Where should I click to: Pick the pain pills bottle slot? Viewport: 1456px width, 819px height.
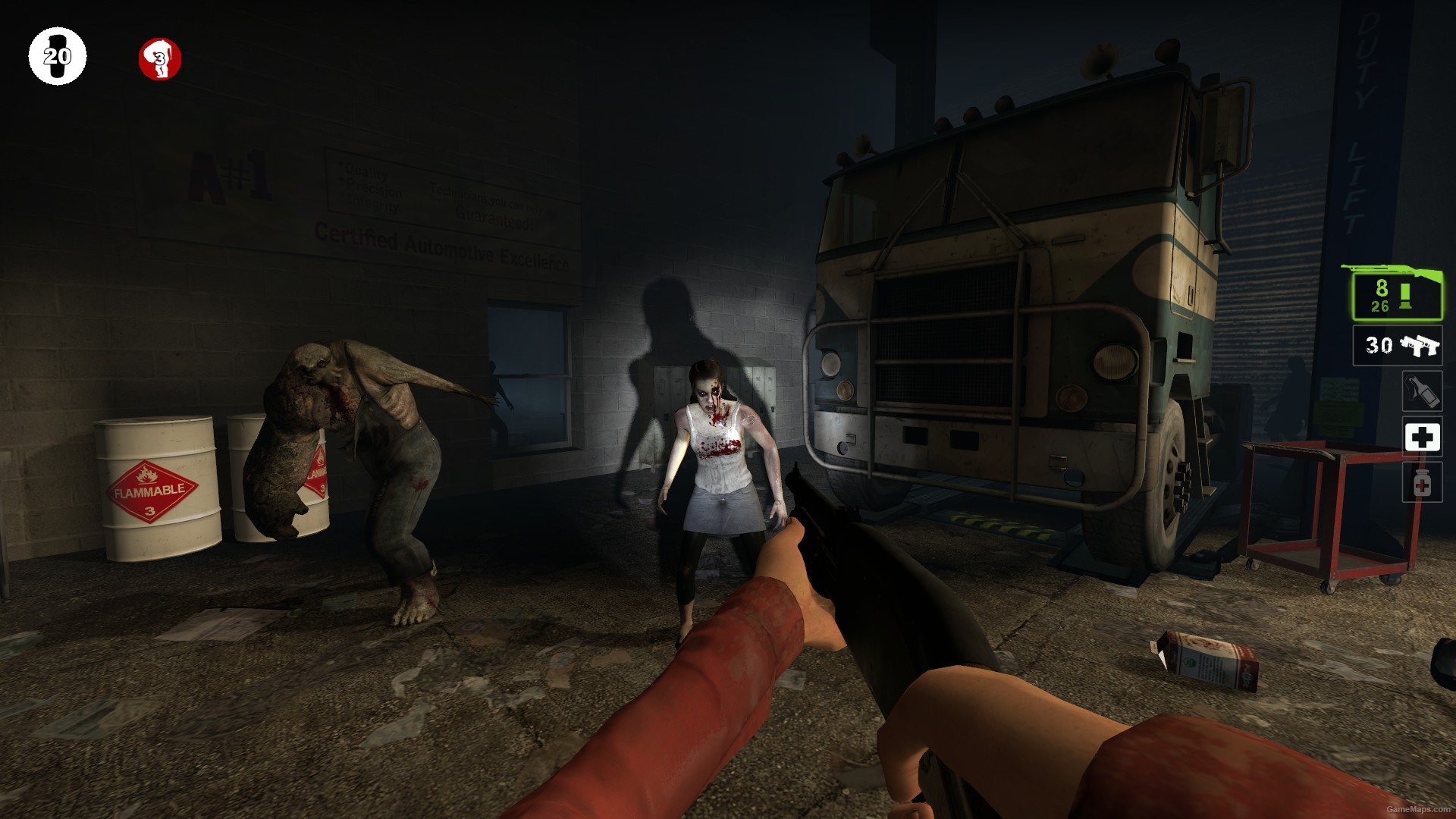coord(1421,482)
